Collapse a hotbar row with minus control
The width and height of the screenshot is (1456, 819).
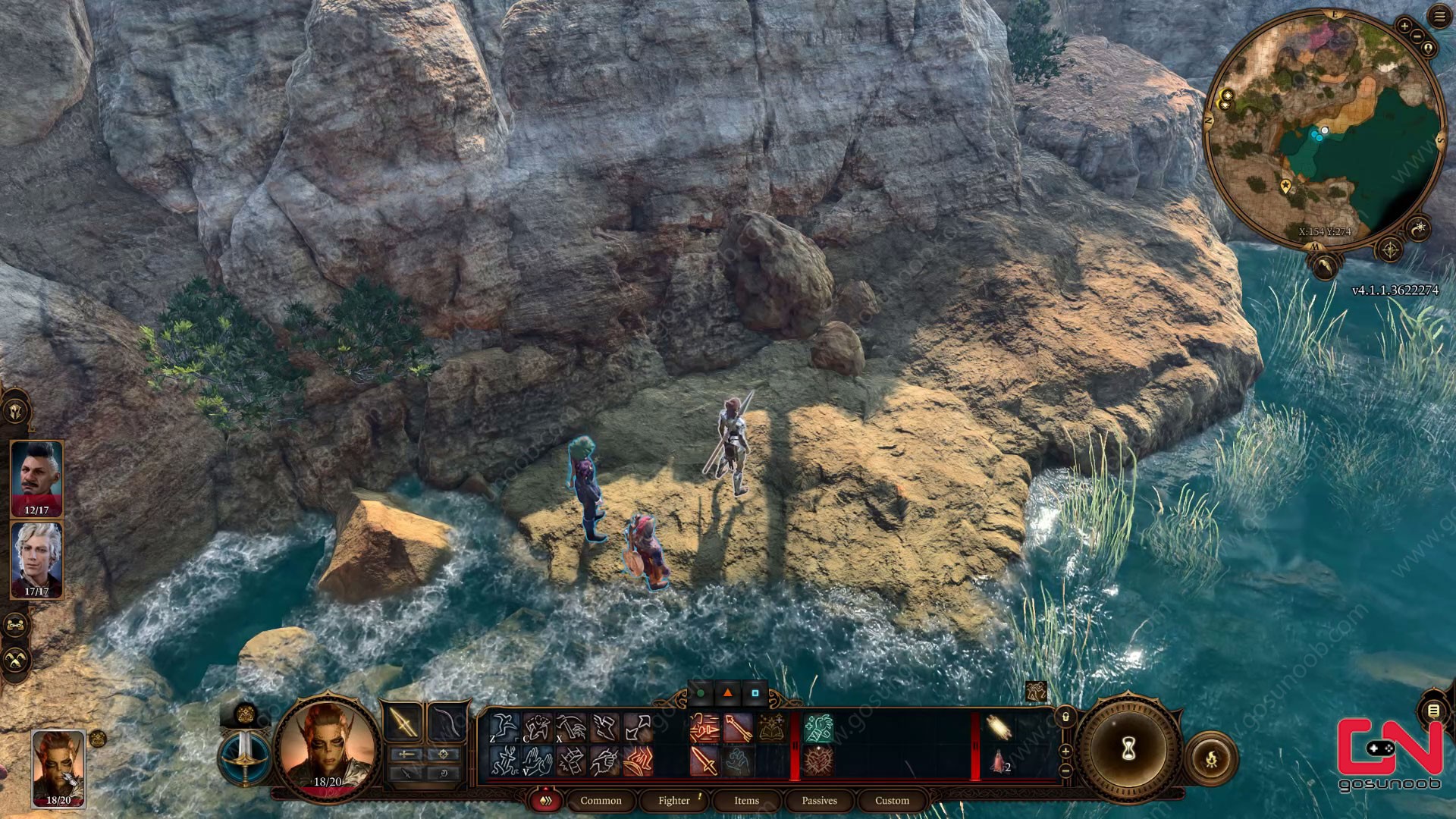1065,771
